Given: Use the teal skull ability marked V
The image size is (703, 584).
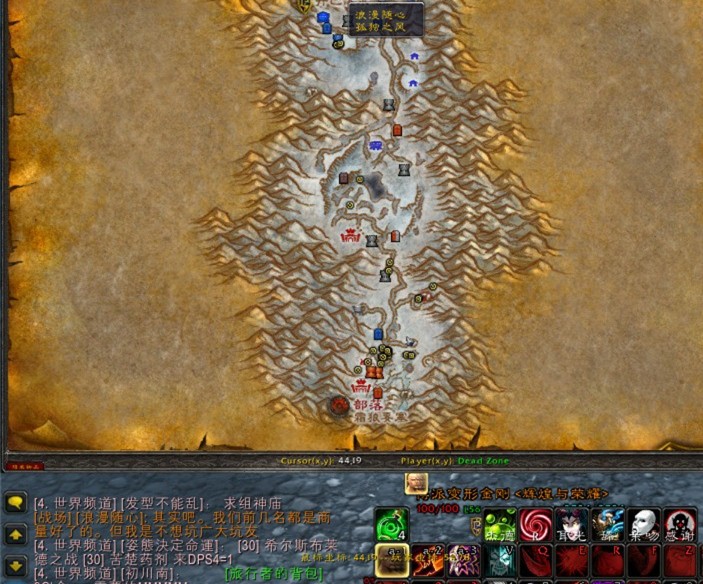Looking at the screenshot, I should 500,560.
